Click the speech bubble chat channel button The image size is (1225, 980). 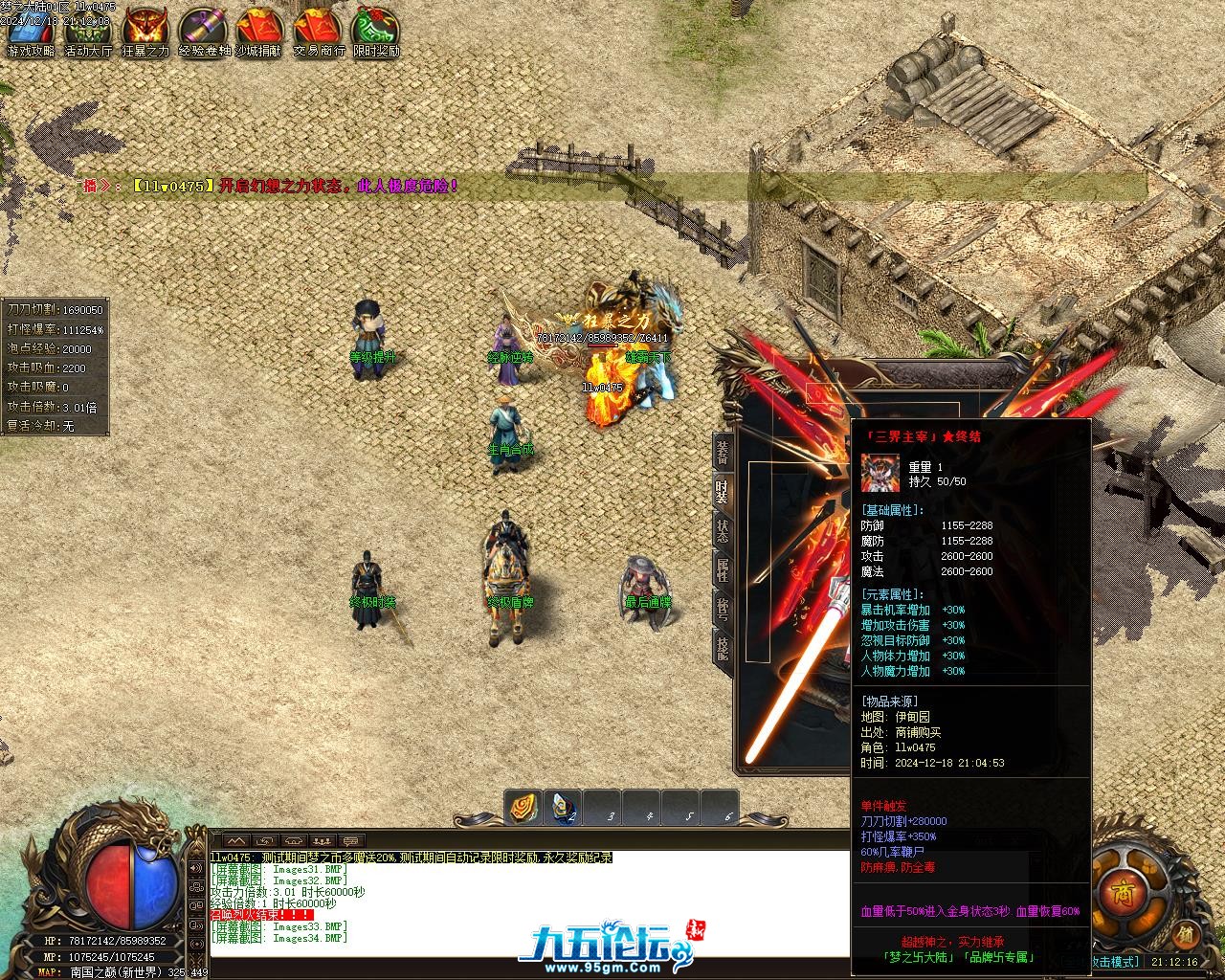point(351,841)
